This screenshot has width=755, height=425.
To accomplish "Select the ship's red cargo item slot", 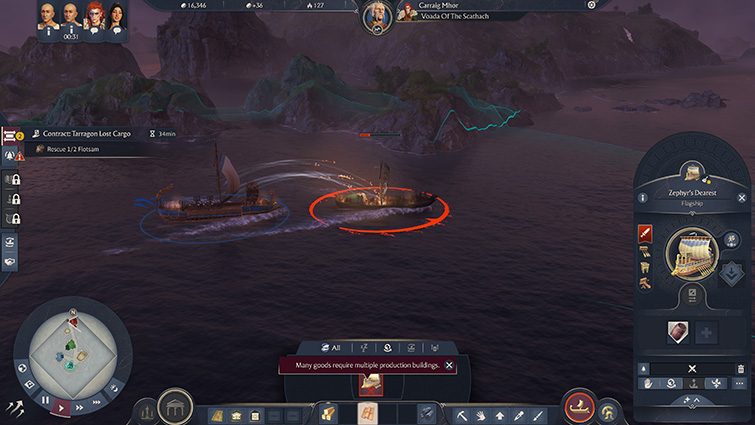I will 676,331.
